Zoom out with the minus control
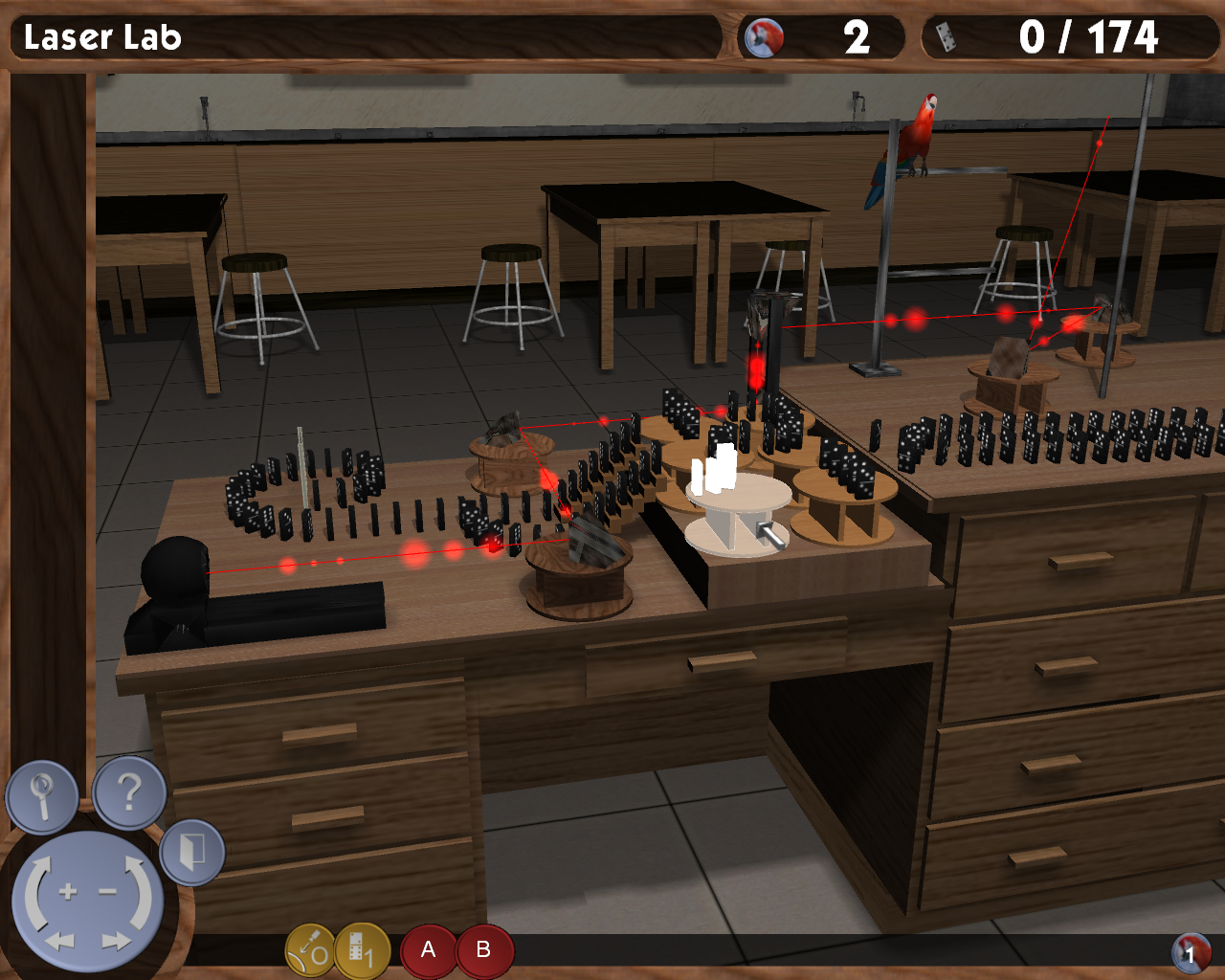This screenshot has height=980, width=1225. coord(107,892)
